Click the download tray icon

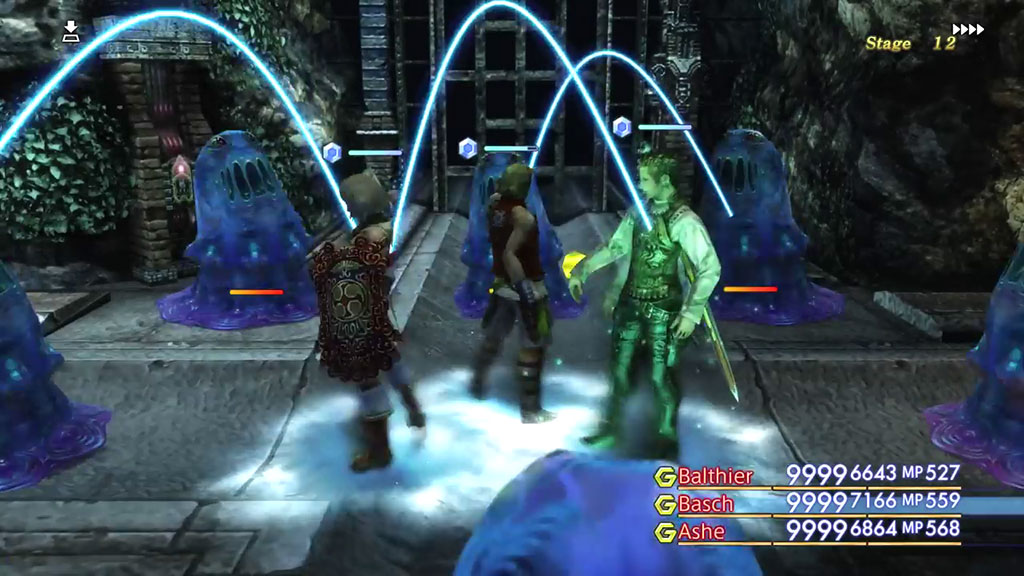click(x=71, y=32)
